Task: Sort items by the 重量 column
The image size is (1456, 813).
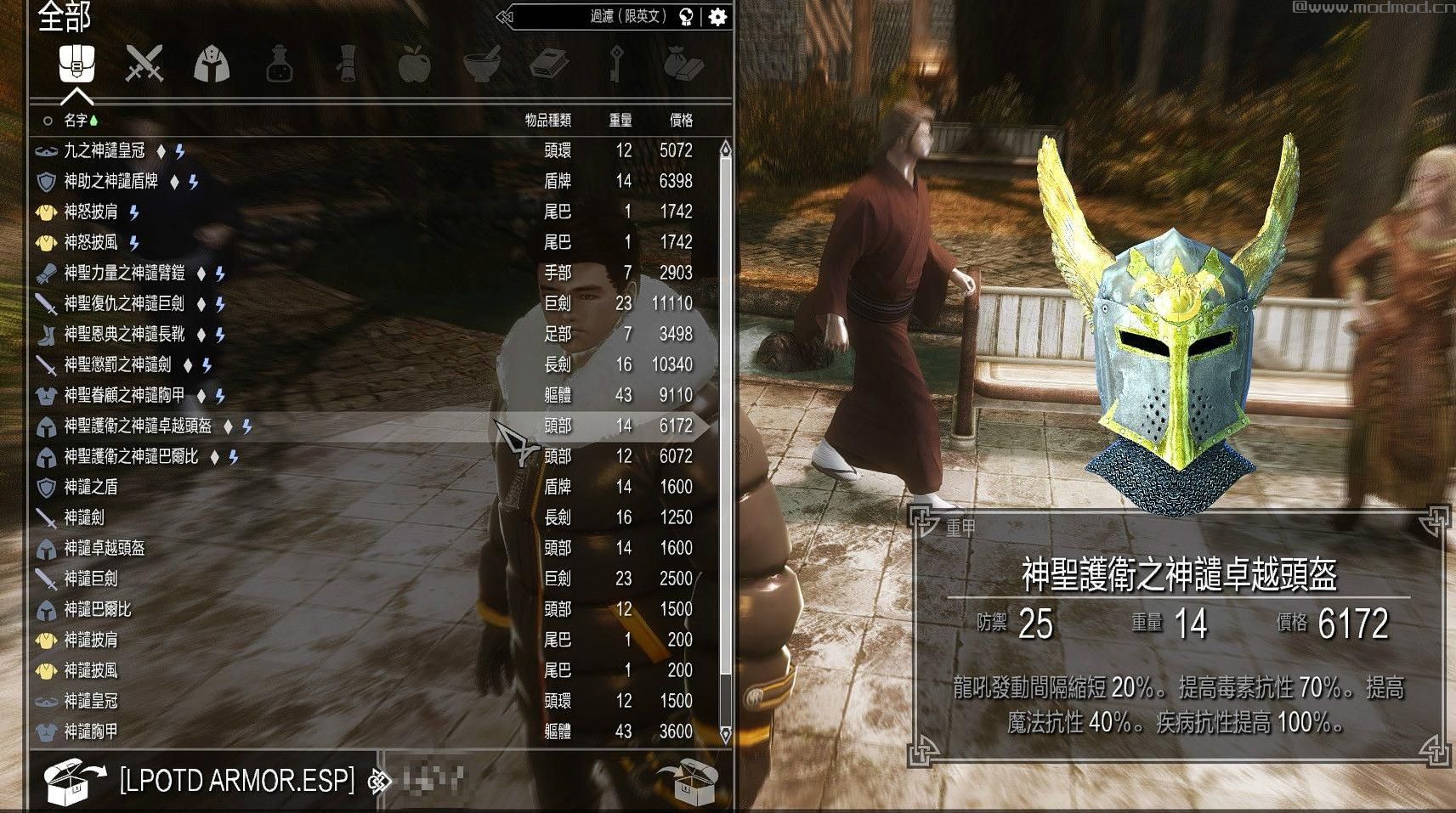Action: (x=623, y=120)
